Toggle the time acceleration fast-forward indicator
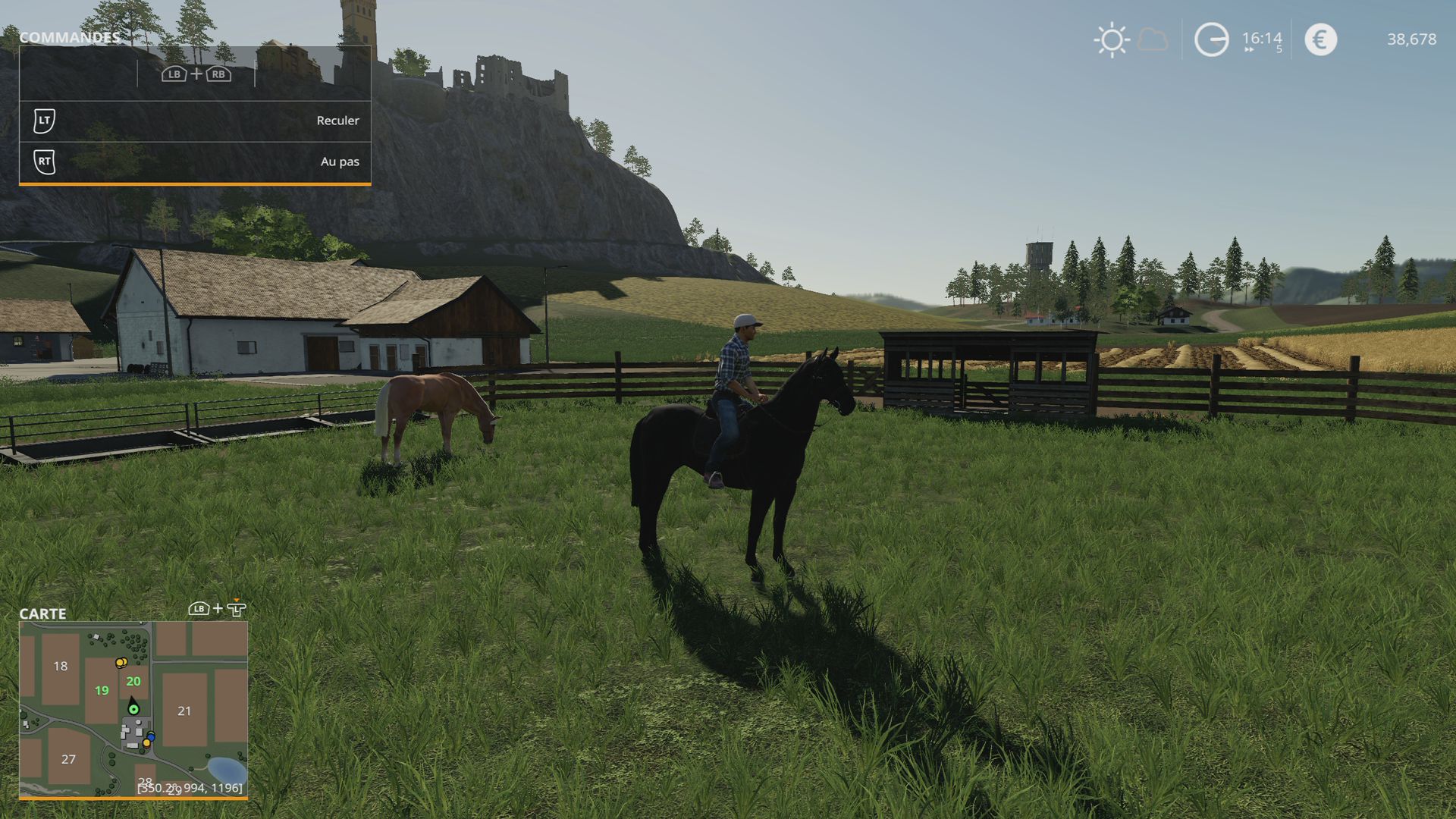Image resolution: width=1456 pixels, height=819 pixels. [x=1250, y=49]
